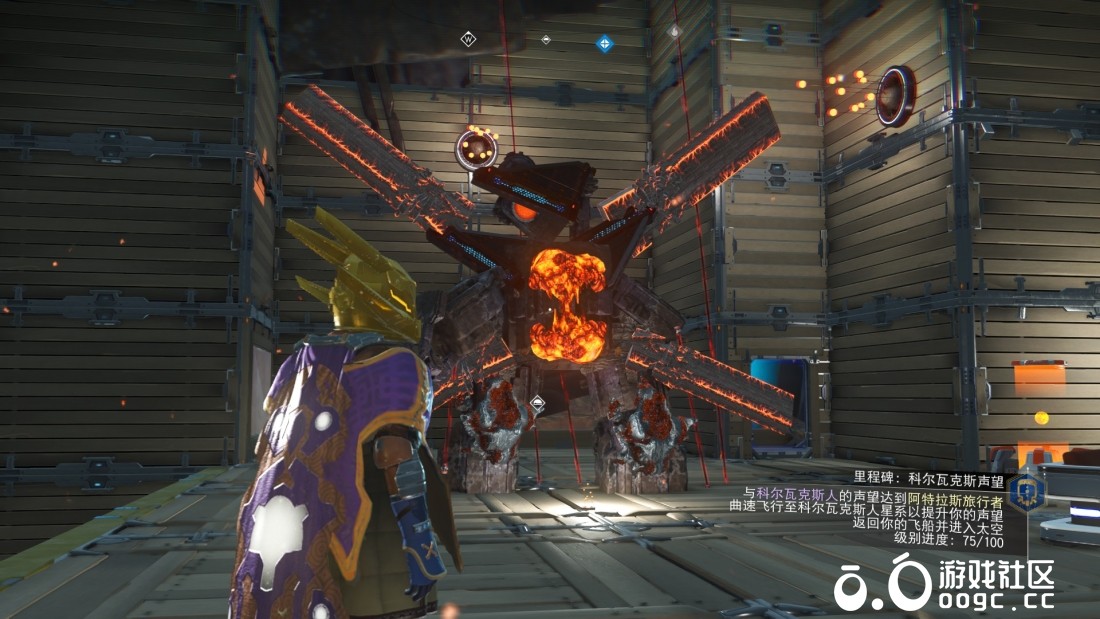Select the blue diamond compass waypoint

[x=604, y=43]
